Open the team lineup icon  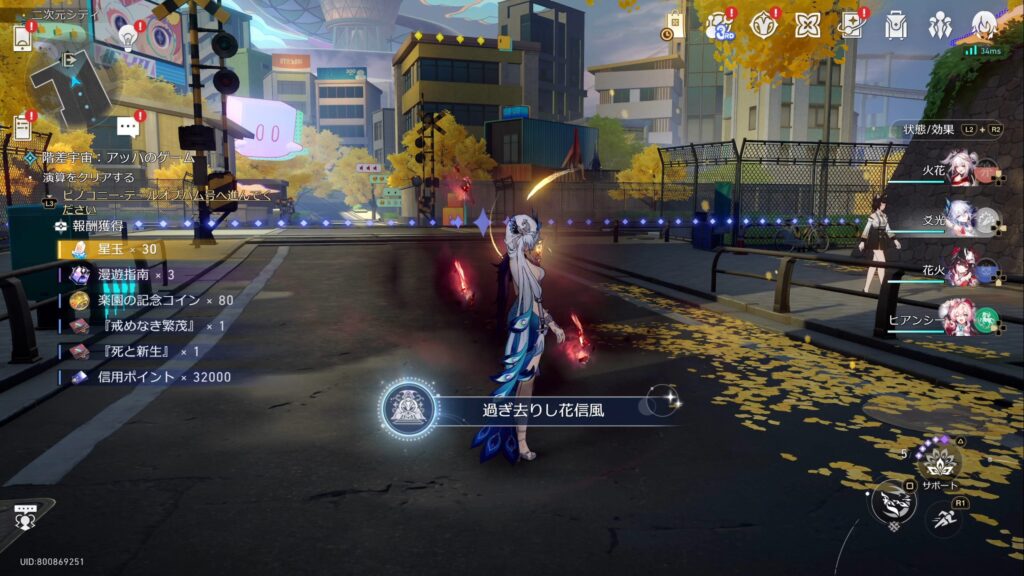coord(940,25)
